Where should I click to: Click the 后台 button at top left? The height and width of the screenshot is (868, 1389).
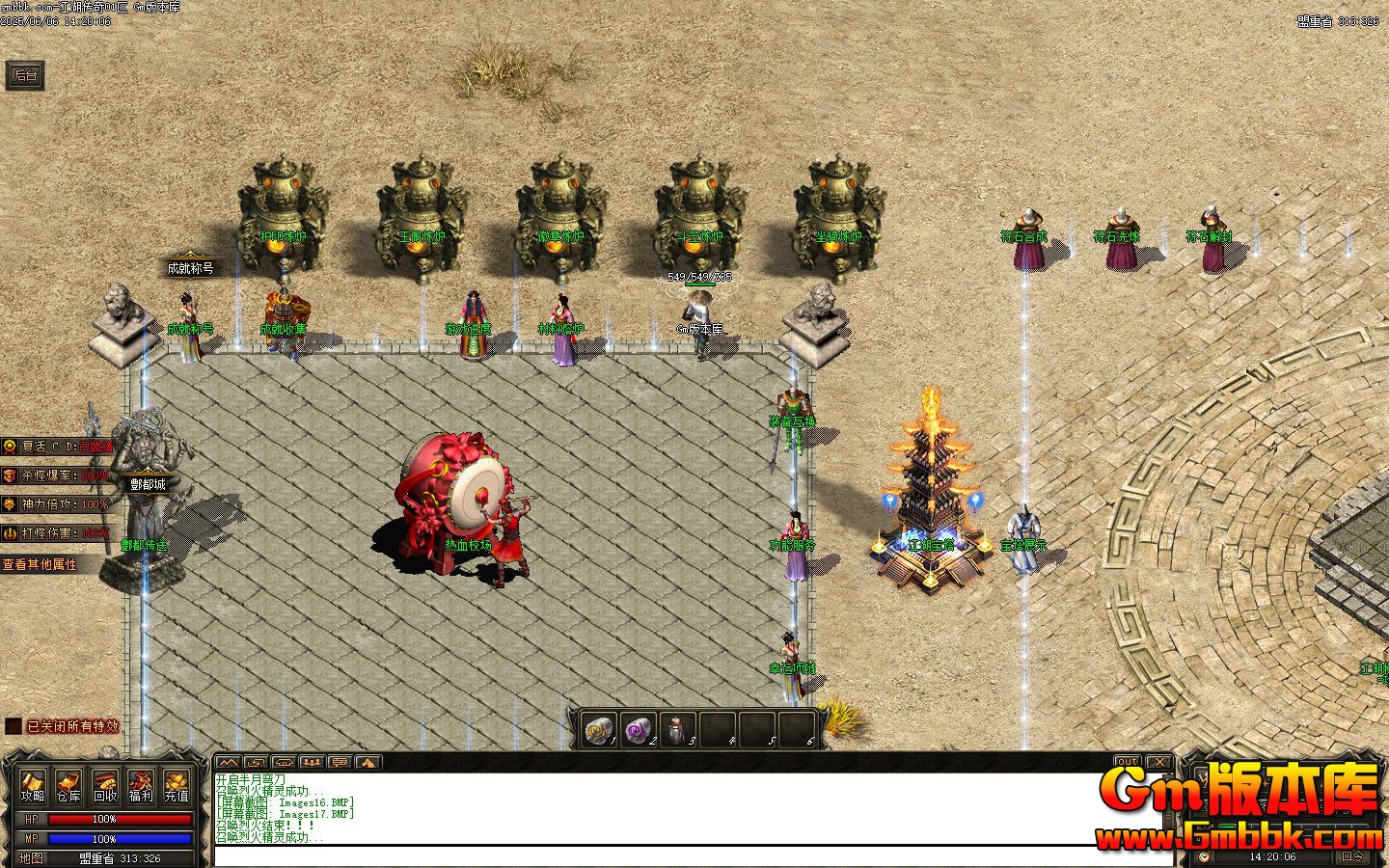(x=23, y=75)
